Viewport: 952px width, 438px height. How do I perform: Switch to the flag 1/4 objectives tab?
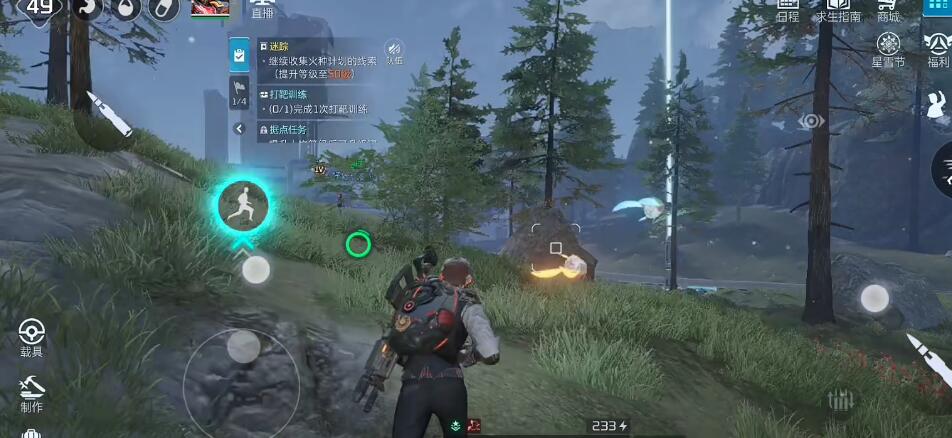(239, 93)
